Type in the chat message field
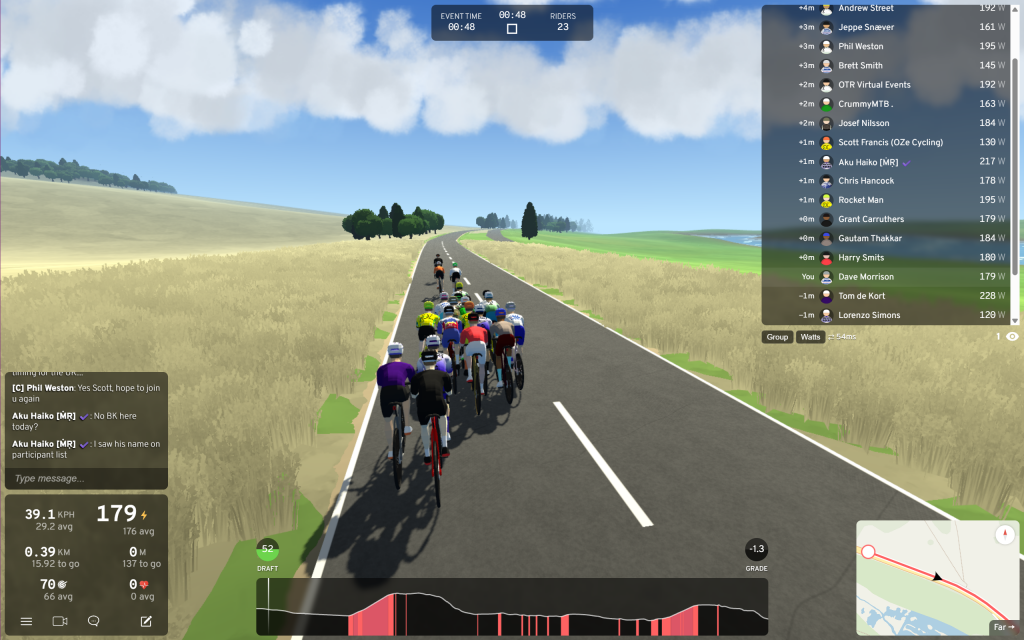The width and height of the screenshot is (1024, 640). [x=85, y=478]
